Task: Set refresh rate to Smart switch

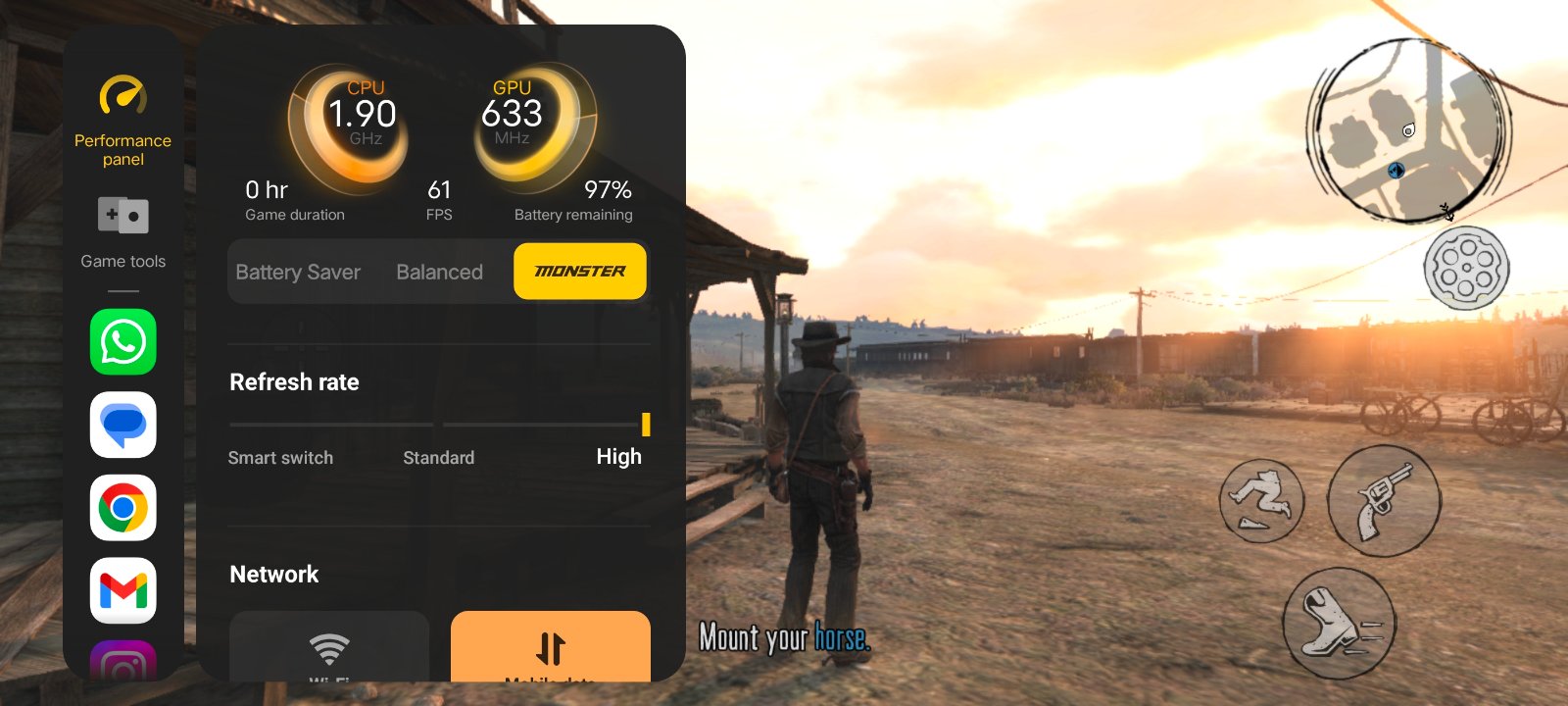Action: [x=280, y=457]
